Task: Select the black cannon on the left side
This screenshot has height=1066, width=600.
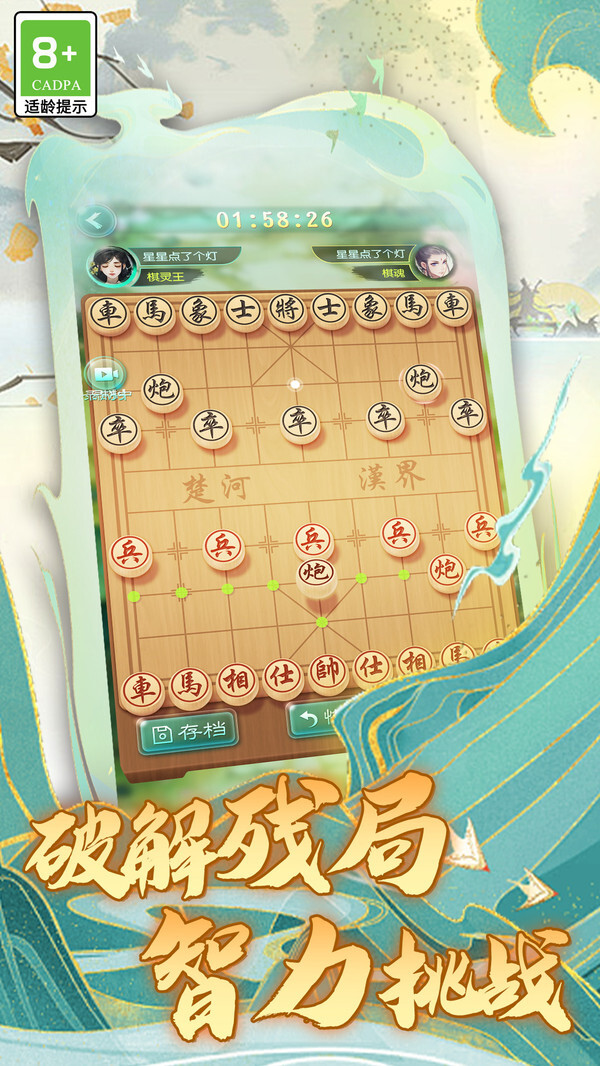Action: tap(161, 390)
